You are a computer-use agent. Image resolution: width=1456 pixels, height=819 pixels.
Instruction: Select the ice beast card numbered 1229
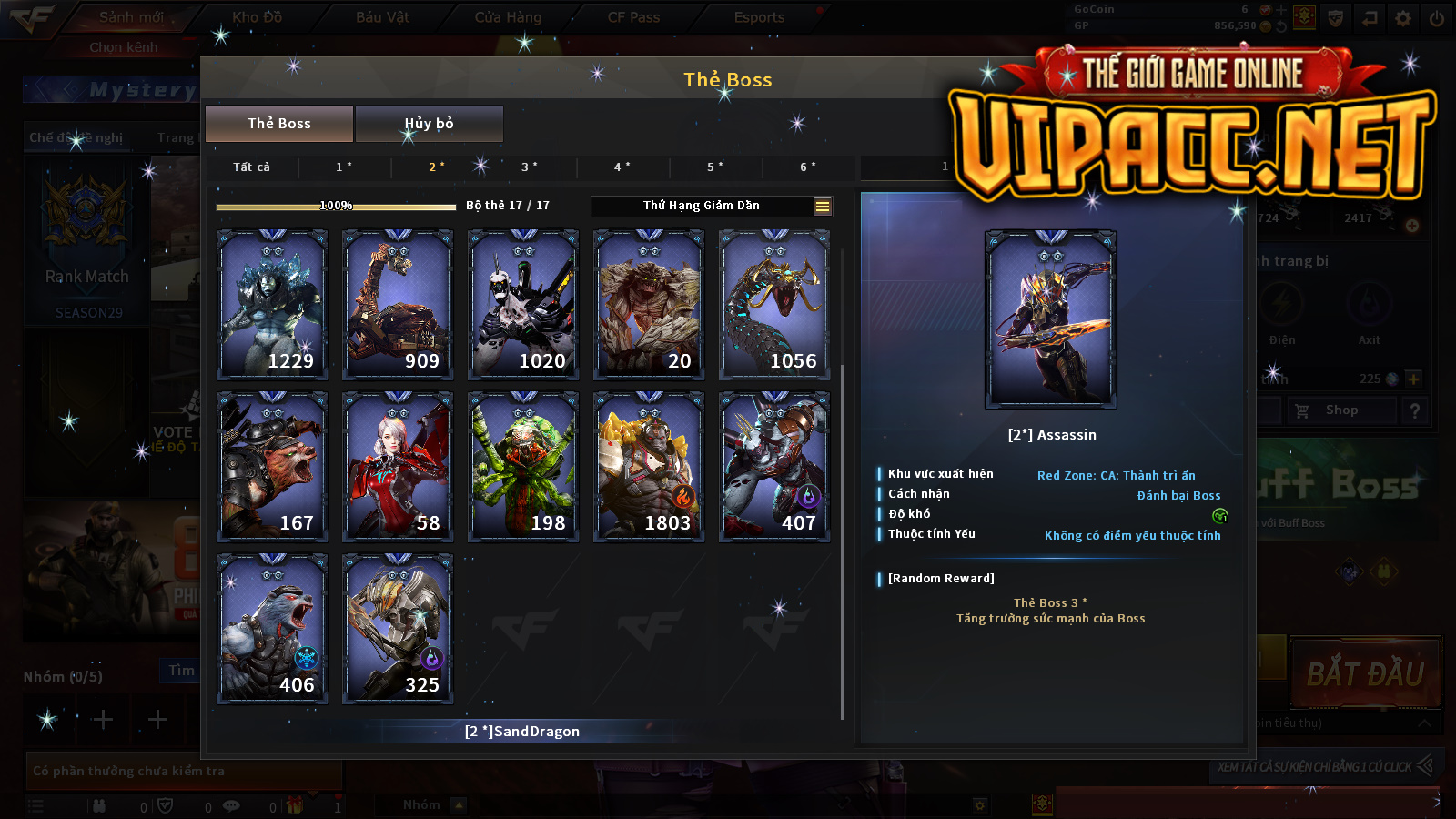pos(272,304)
